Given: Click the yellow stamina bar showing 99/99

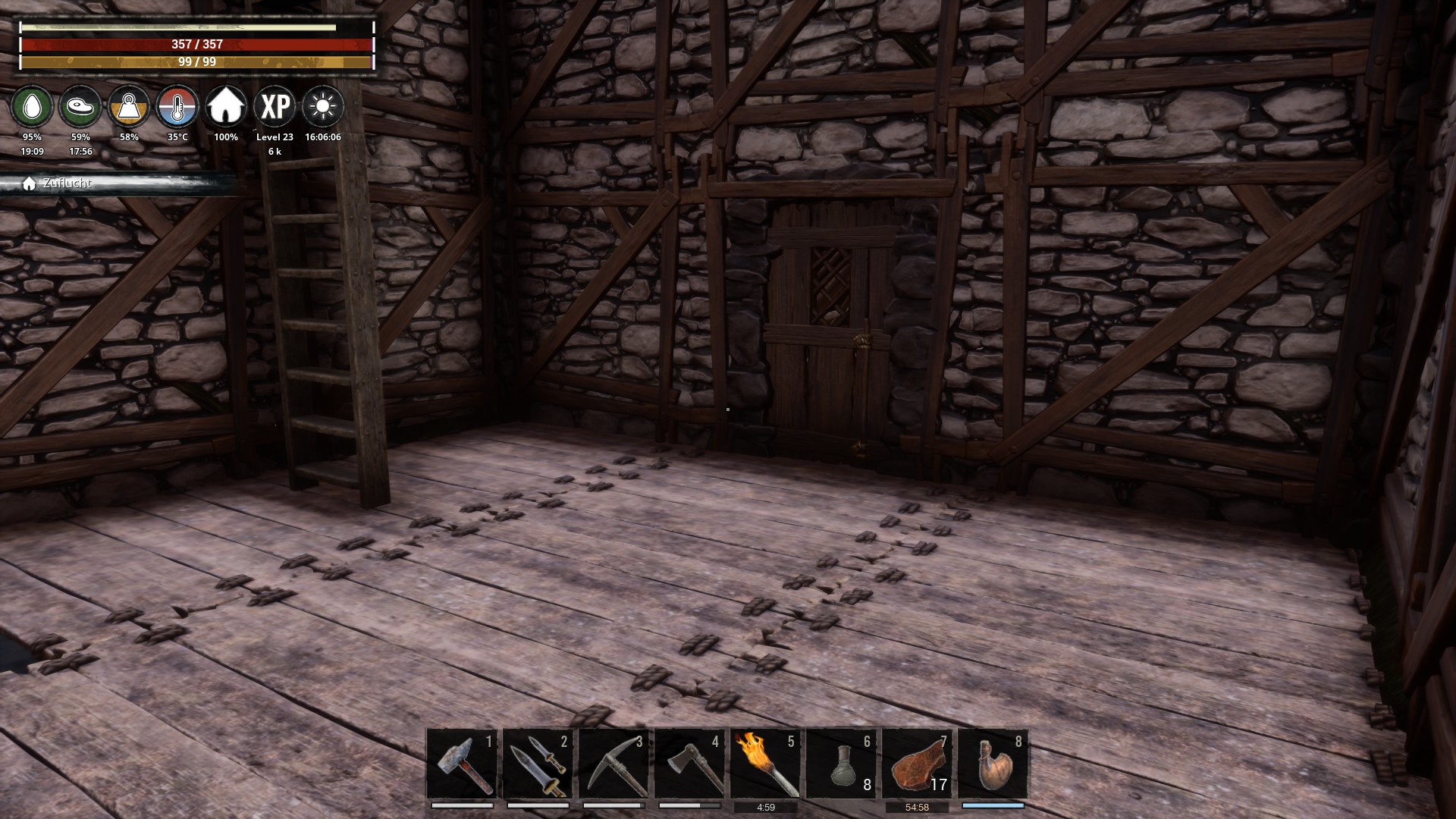Looking at the screenshot, I should tap(195, 63).
